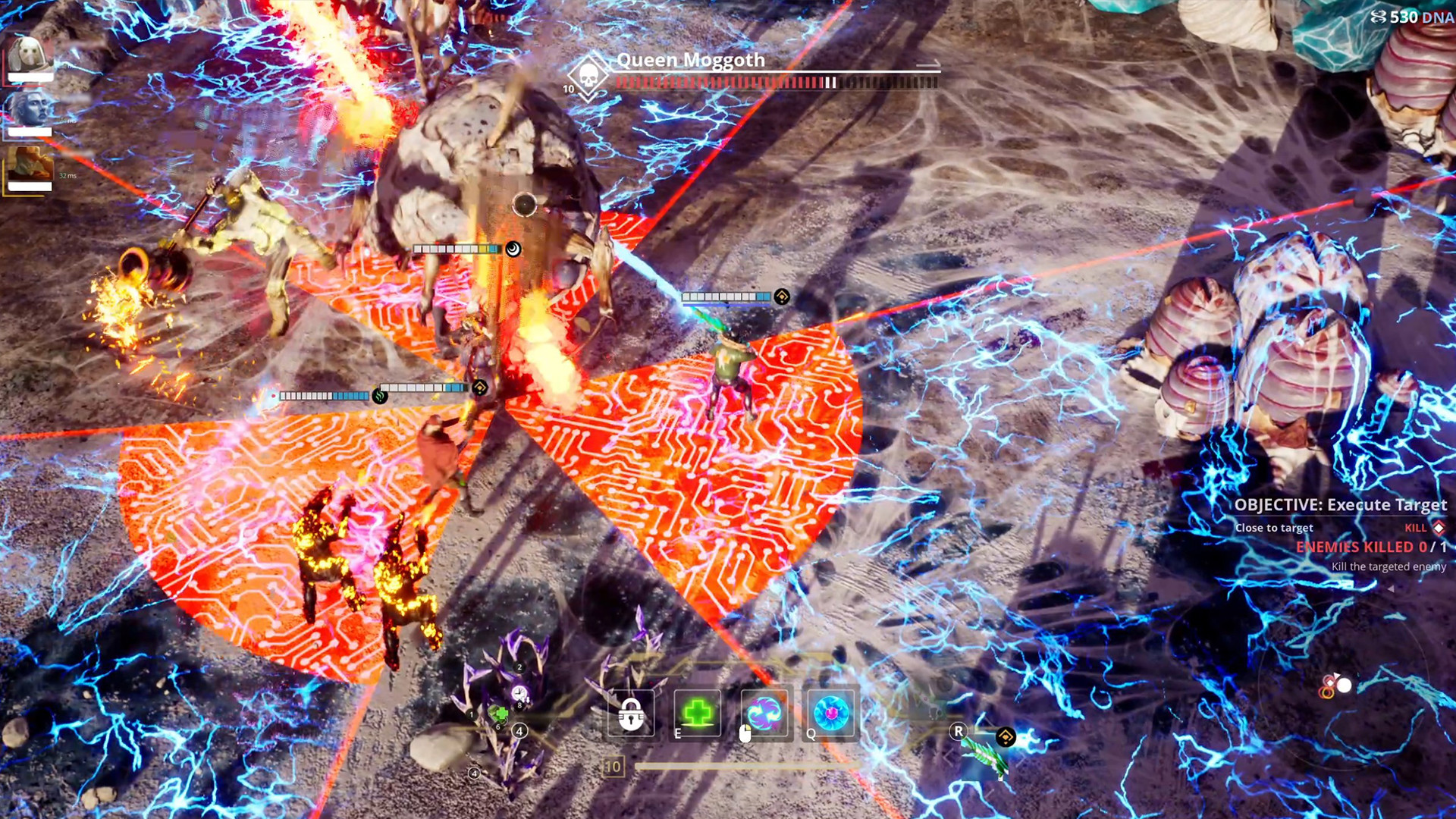This screenshot has width=1456, height=819.
Task: Click the locked ability slot padlock icon
Action: tap(631, 713)
